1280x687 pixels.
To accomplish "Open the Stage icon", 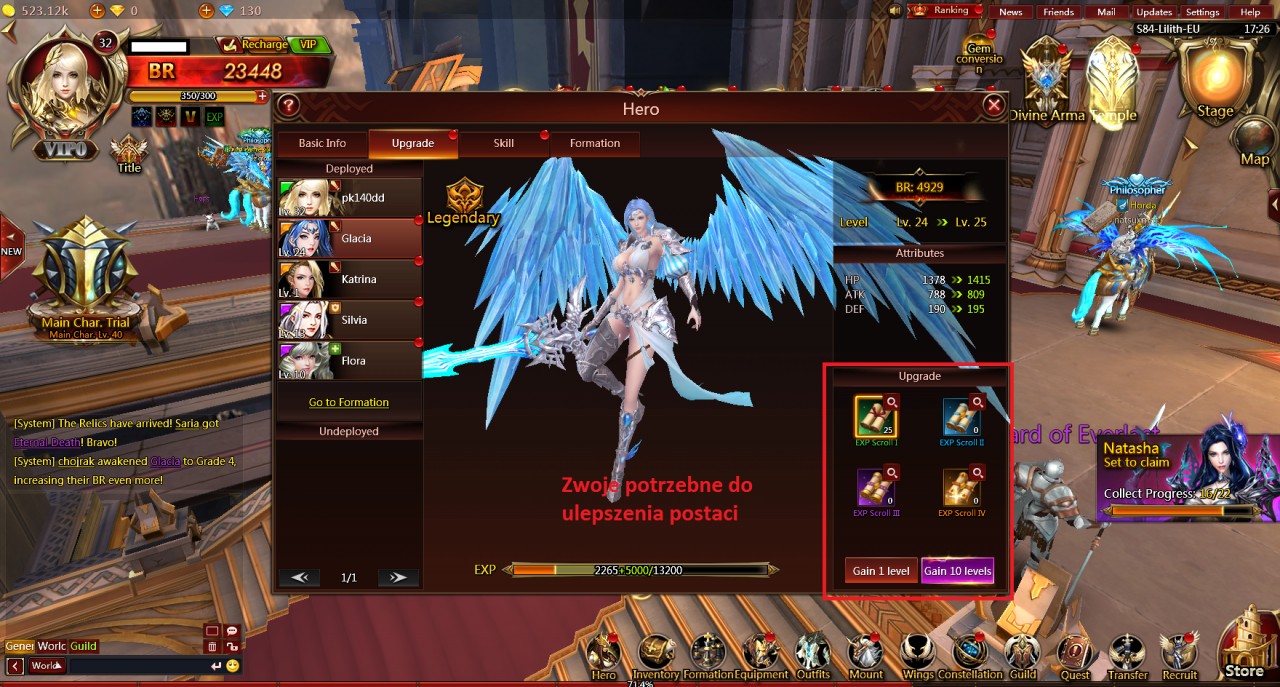I will click(1215, 80).
